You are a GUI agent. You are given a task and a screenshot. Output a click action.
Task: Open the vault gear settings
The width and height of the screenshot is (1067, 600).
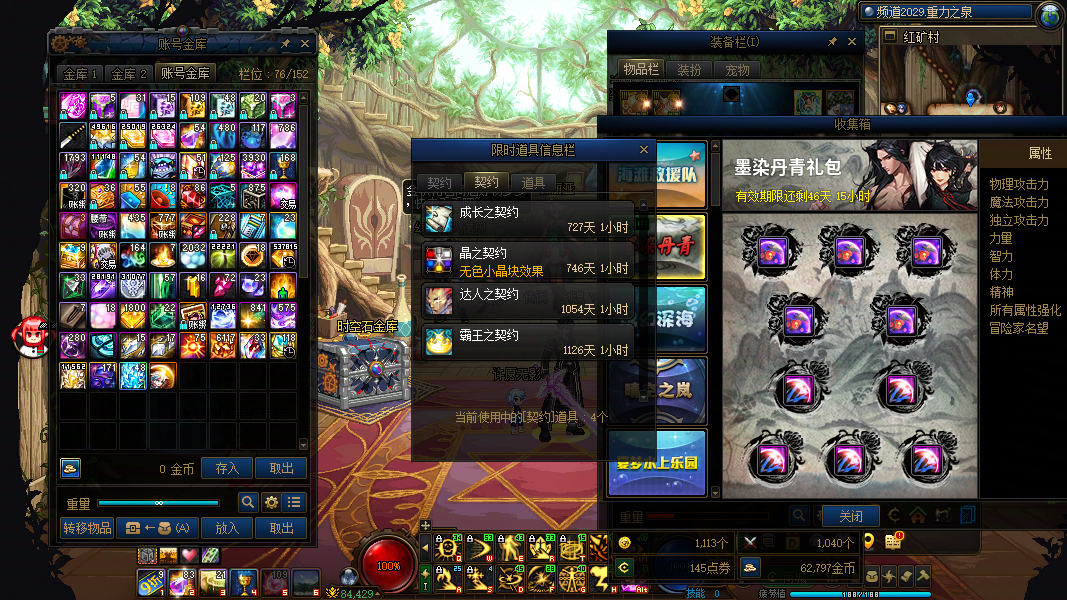pyautogui.click(x=271, y=502)
